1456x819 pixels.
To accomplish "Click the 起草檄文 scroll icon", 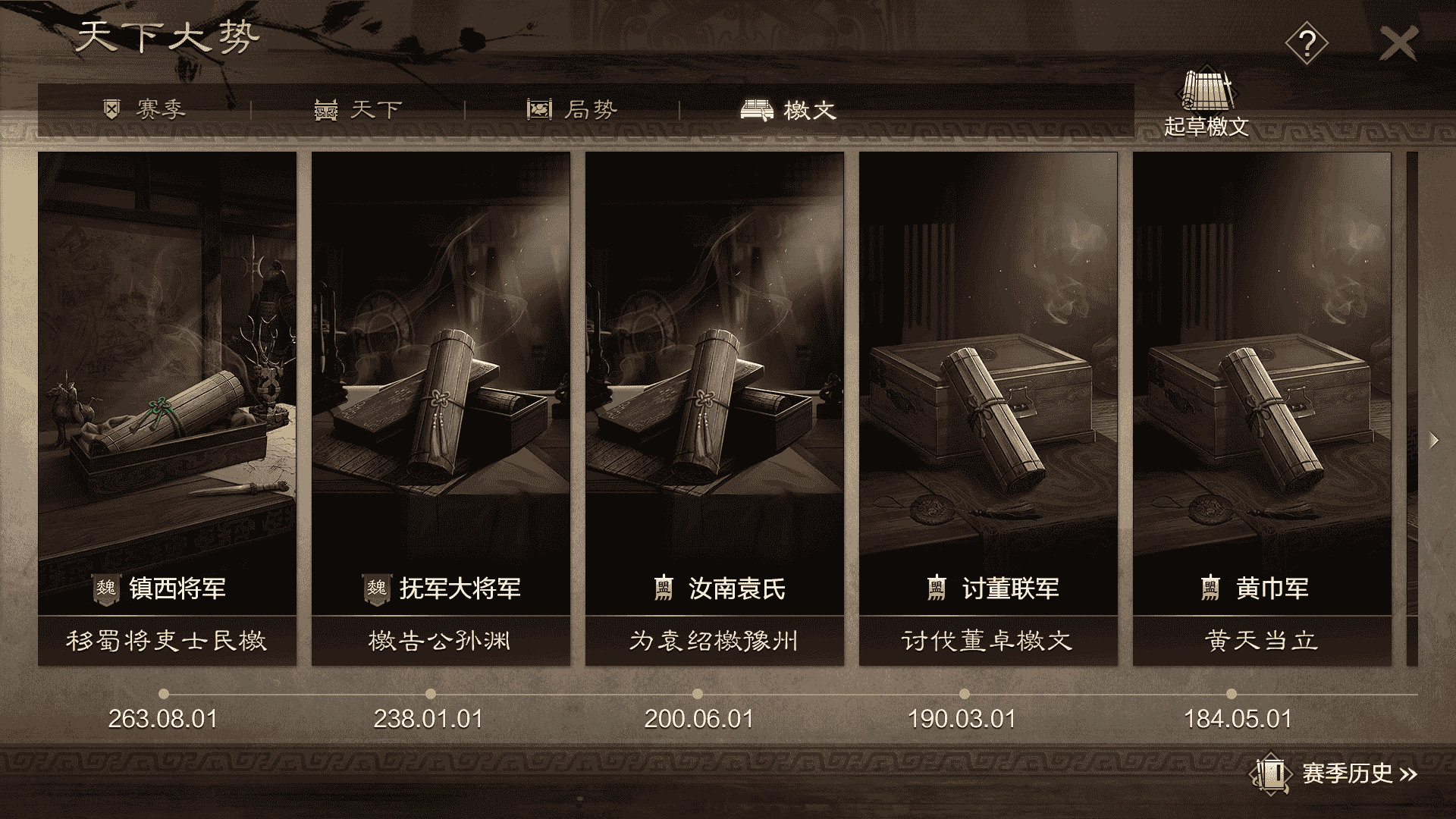I will 1209,91.
